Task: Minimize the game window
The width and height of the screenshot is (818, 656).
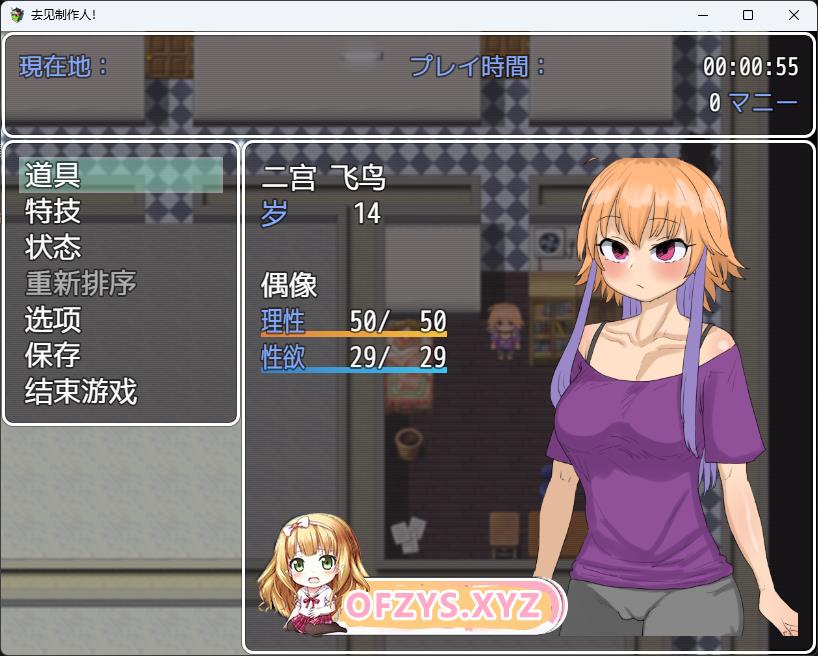Action: click(x=702, y=15)
